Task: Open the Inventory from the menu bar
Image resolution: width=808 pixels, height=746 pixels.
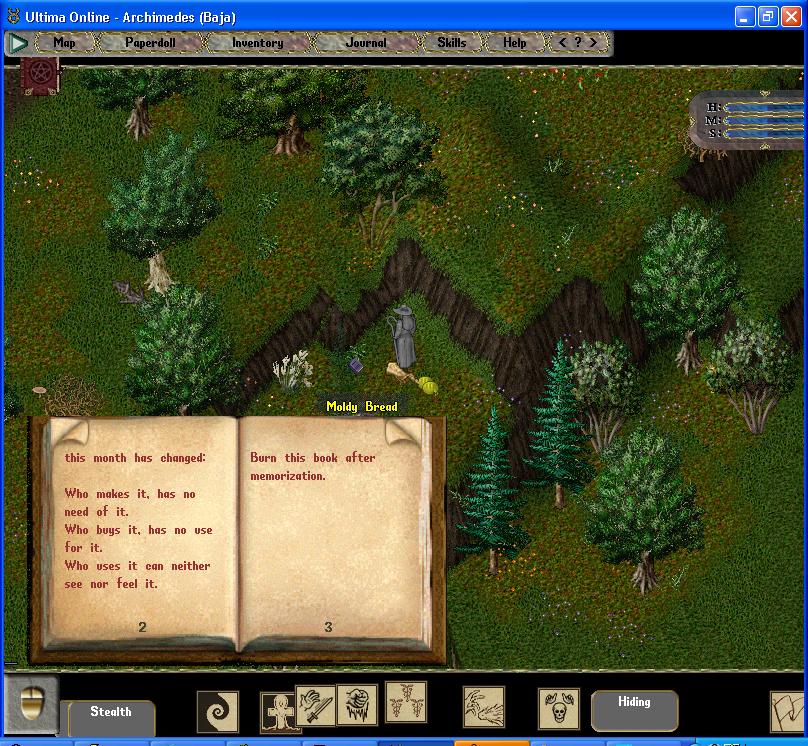Action: point(257,43)
